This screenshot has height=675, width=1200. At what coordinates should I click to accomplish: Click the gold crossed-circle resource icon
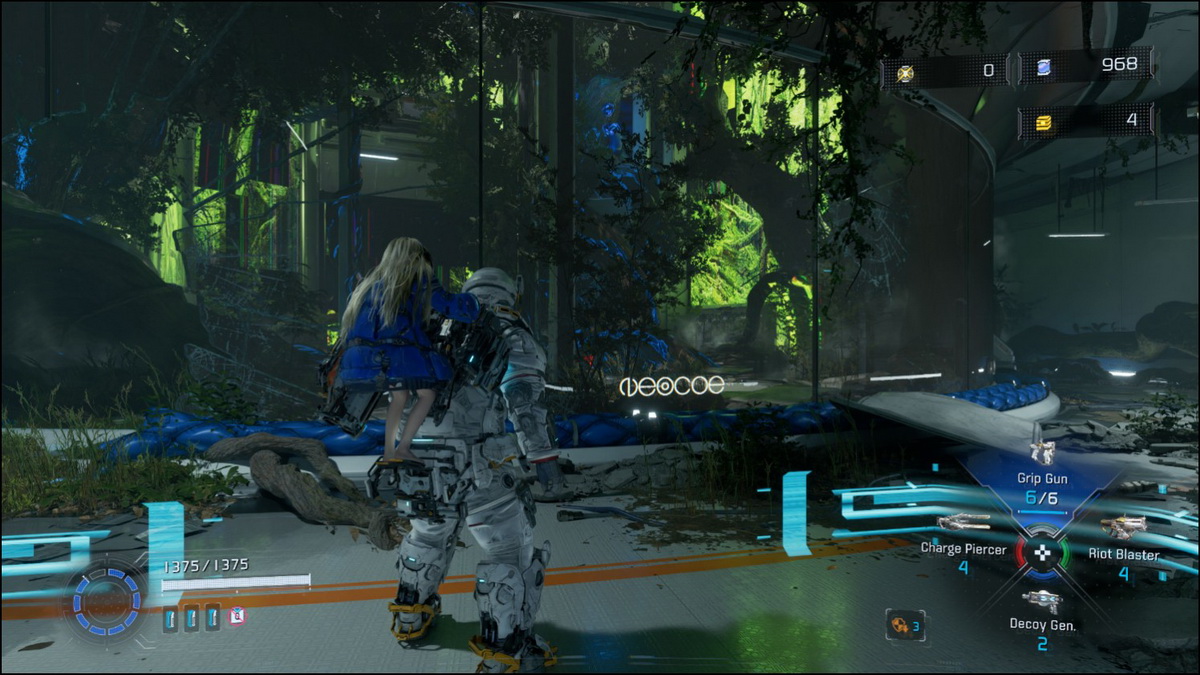click(906, 71)
